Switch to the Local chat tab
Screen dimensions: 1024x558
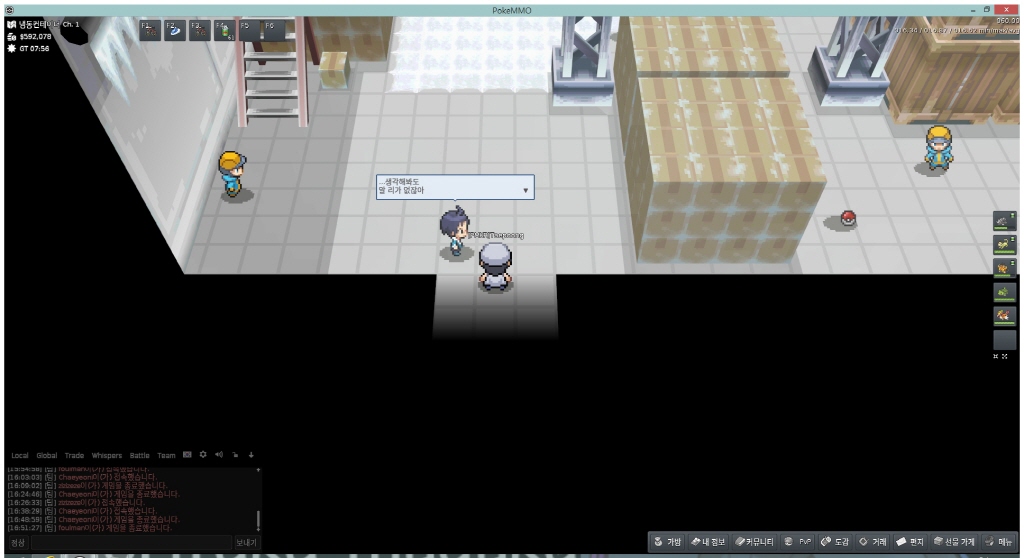pos(19,455)
